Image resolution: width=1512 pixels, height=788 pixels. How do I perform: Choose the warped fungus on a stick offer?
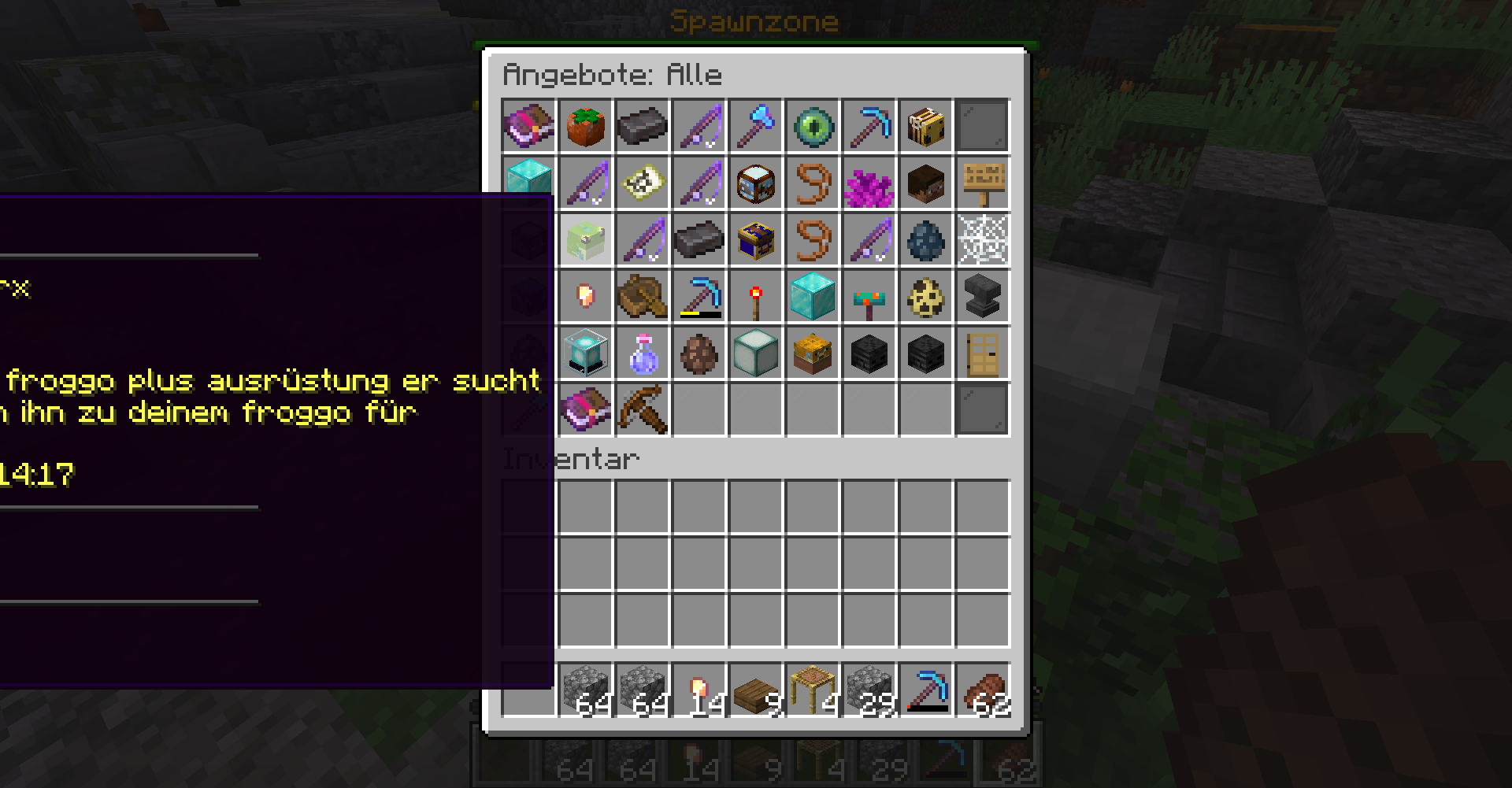(x=869, y=296)
